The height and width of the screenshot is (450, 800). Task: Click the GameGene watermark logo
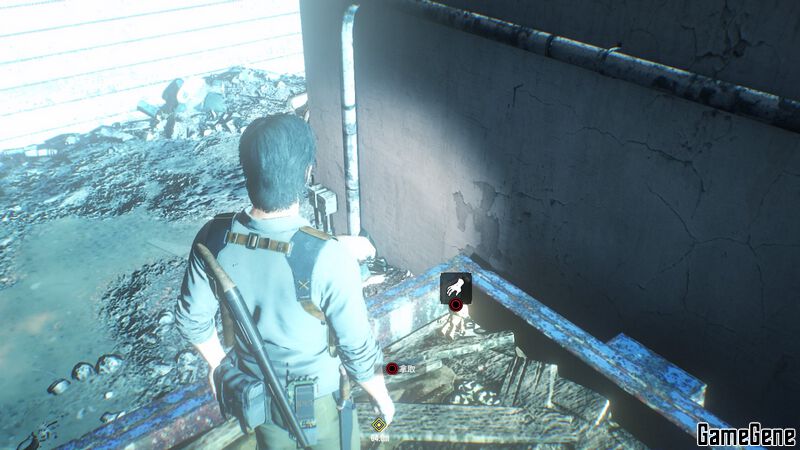tap(746, 435)
